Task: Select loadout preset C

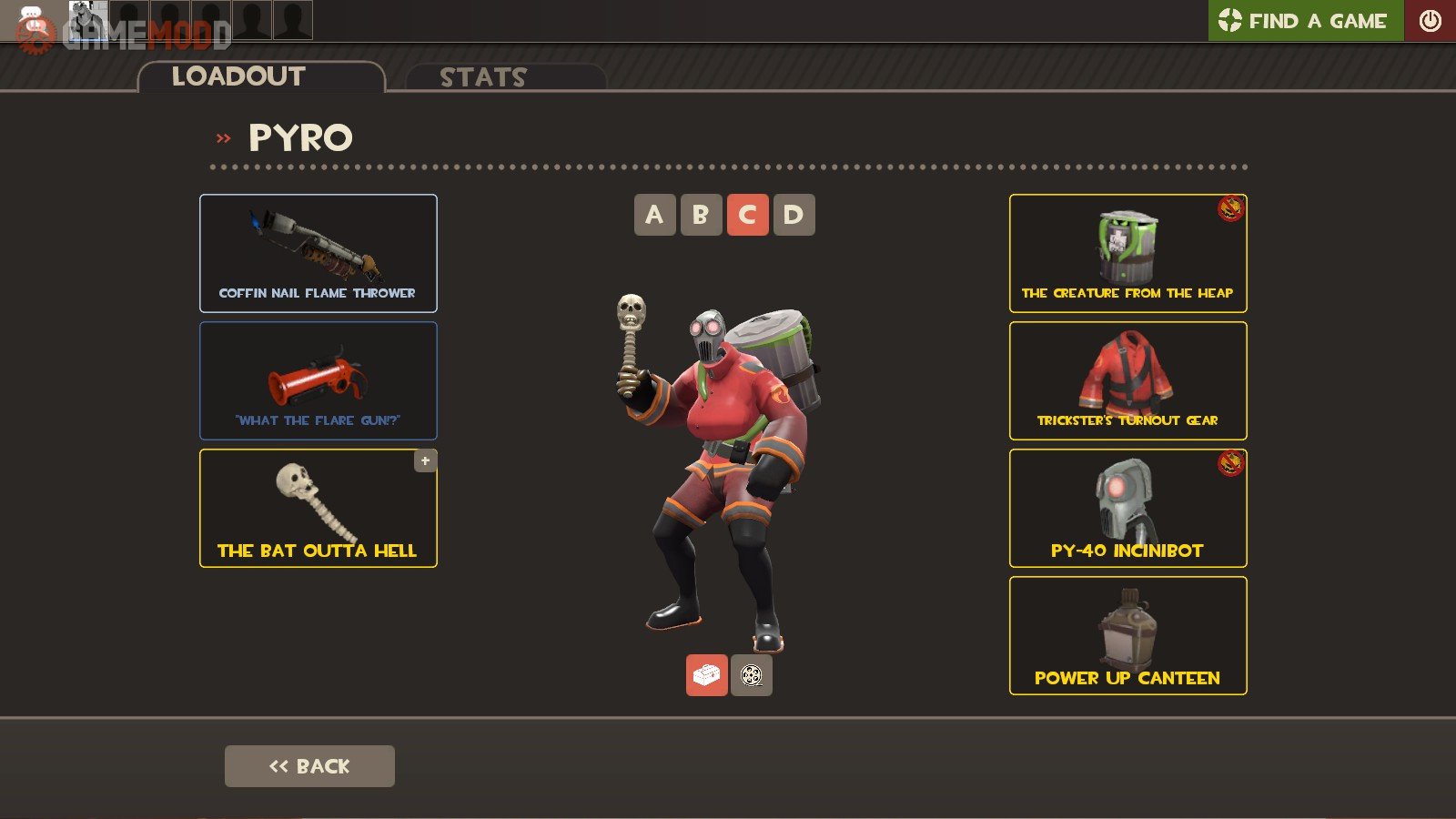Action: (x=747, y=215)
